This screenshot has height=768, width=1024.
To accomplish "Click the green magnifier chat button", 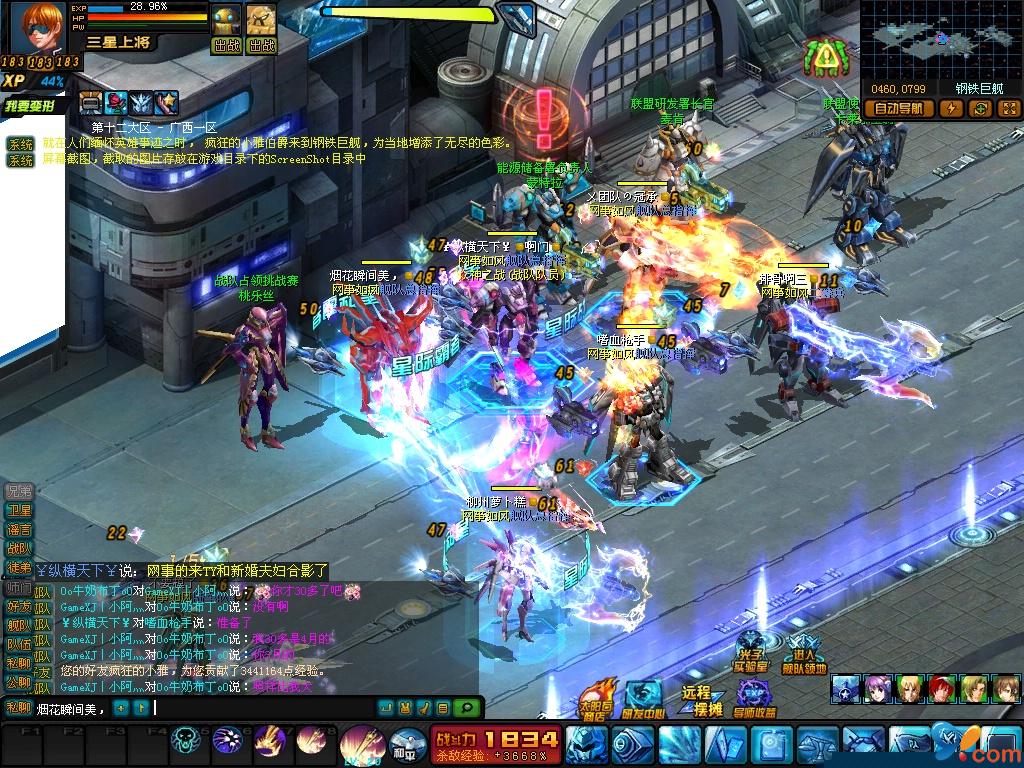I will tap(465, 708).
